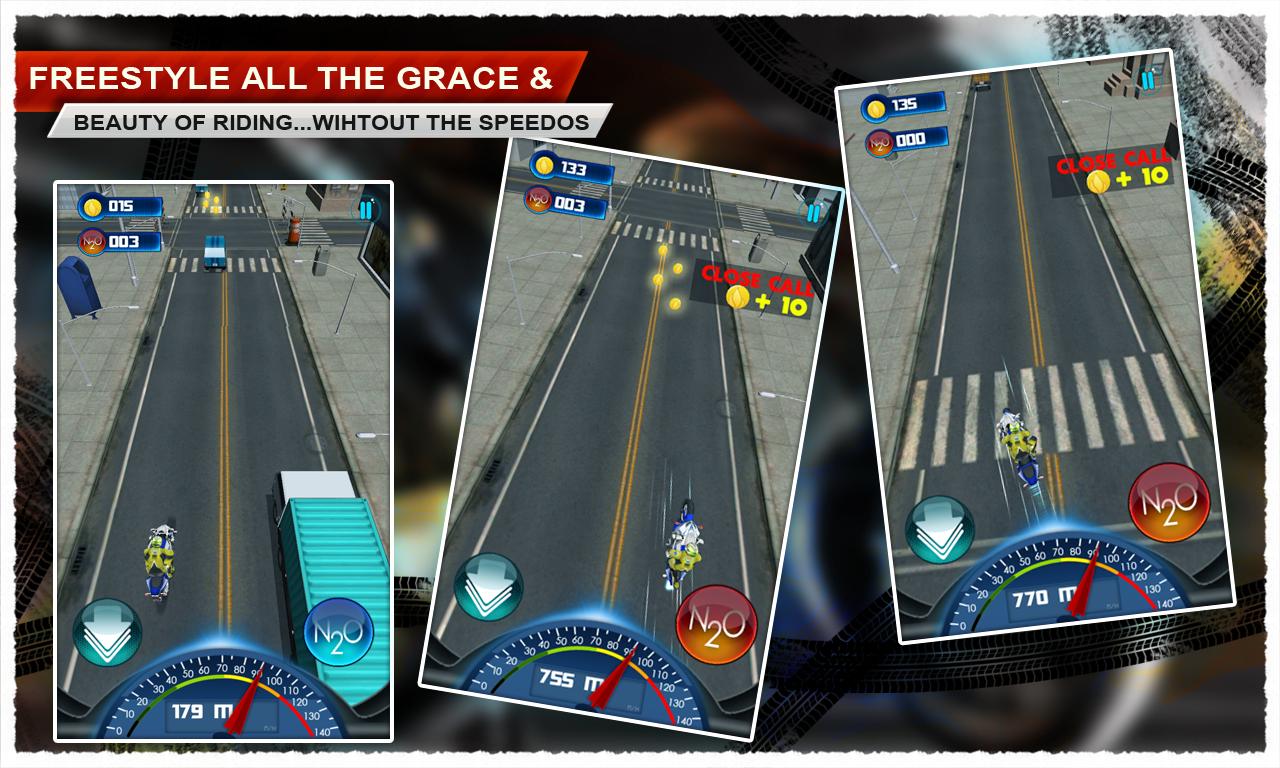Tap the CLOSE CALL bonus banner on right screen
This screenshot has width=1280, height=768.
(x=1113, y=168)
